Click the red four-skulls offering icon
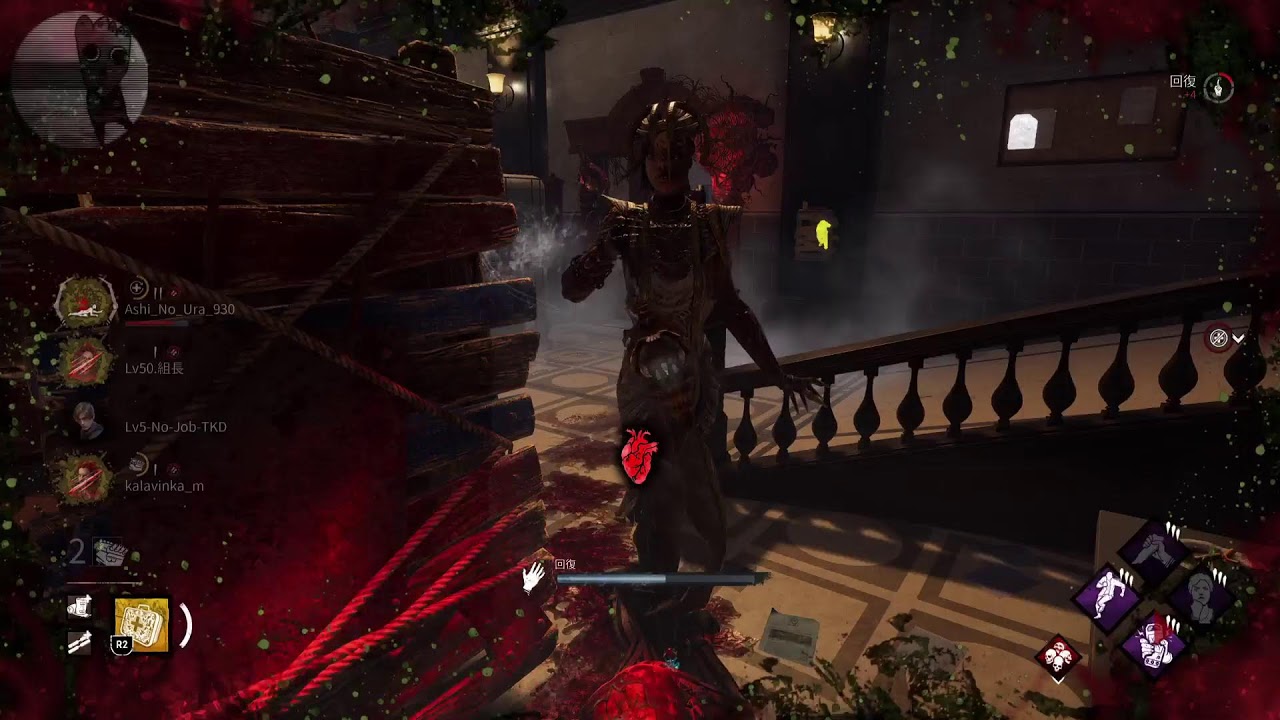This screenshot has width=1280, height=720. point(1059,657)
